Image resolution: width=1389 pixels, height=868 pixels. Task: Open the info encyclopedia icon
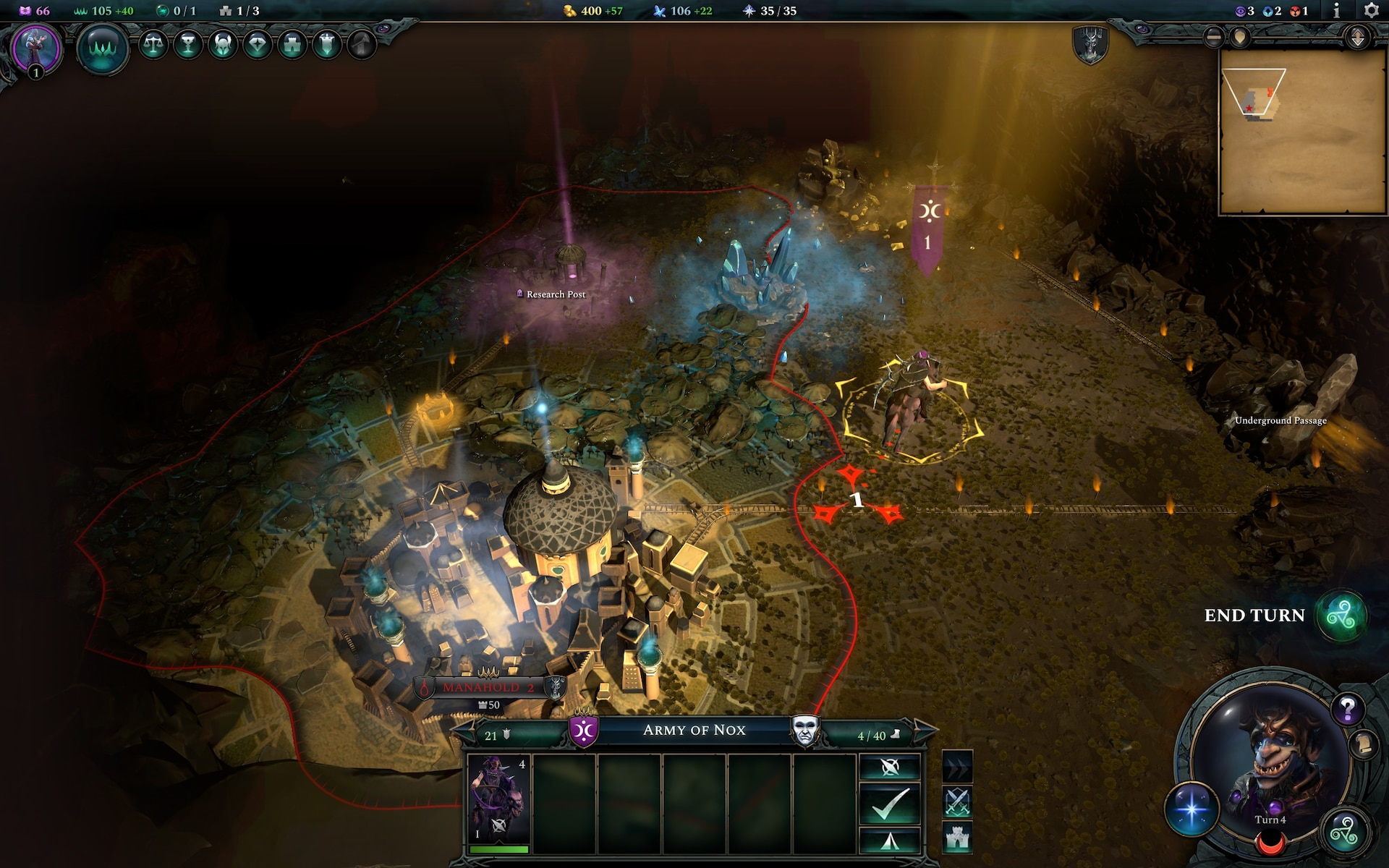1336,11
